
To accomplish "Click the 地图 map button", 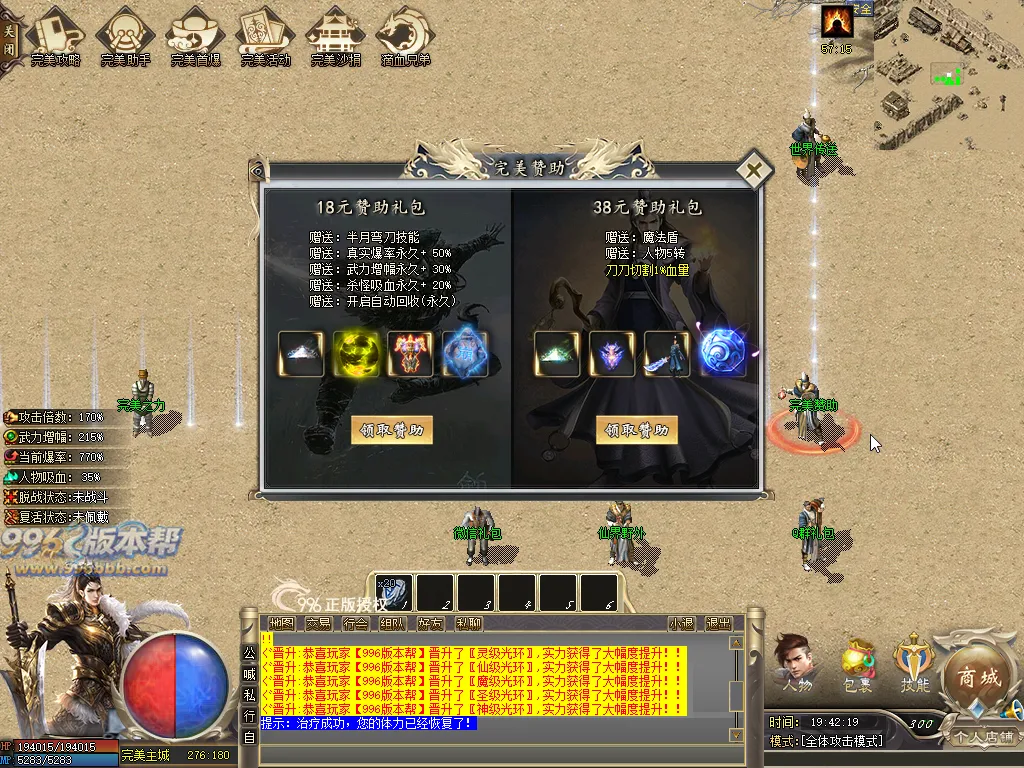I will [281, 623].
